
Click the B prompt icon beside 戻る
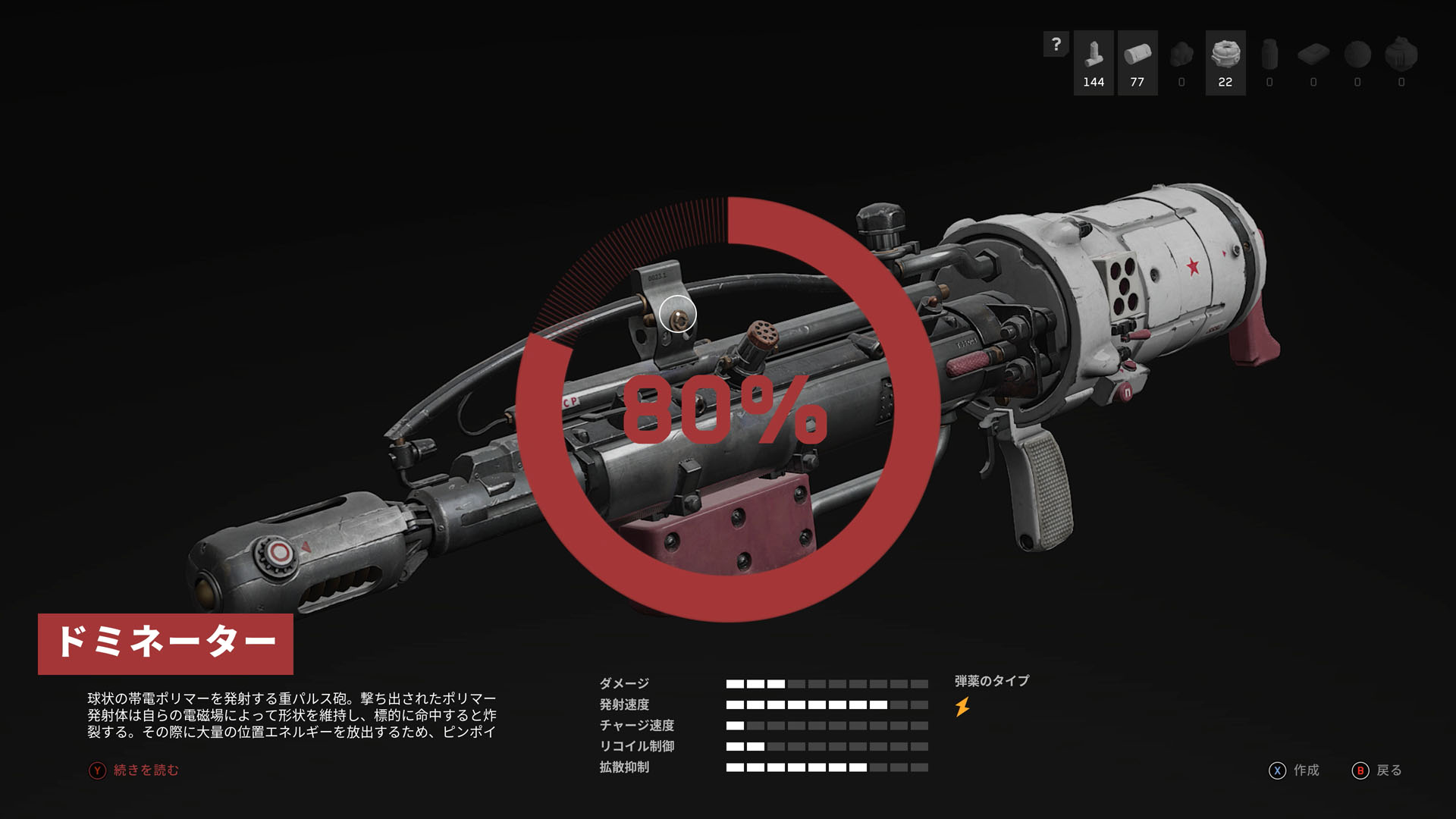(x=1361, y=771)
